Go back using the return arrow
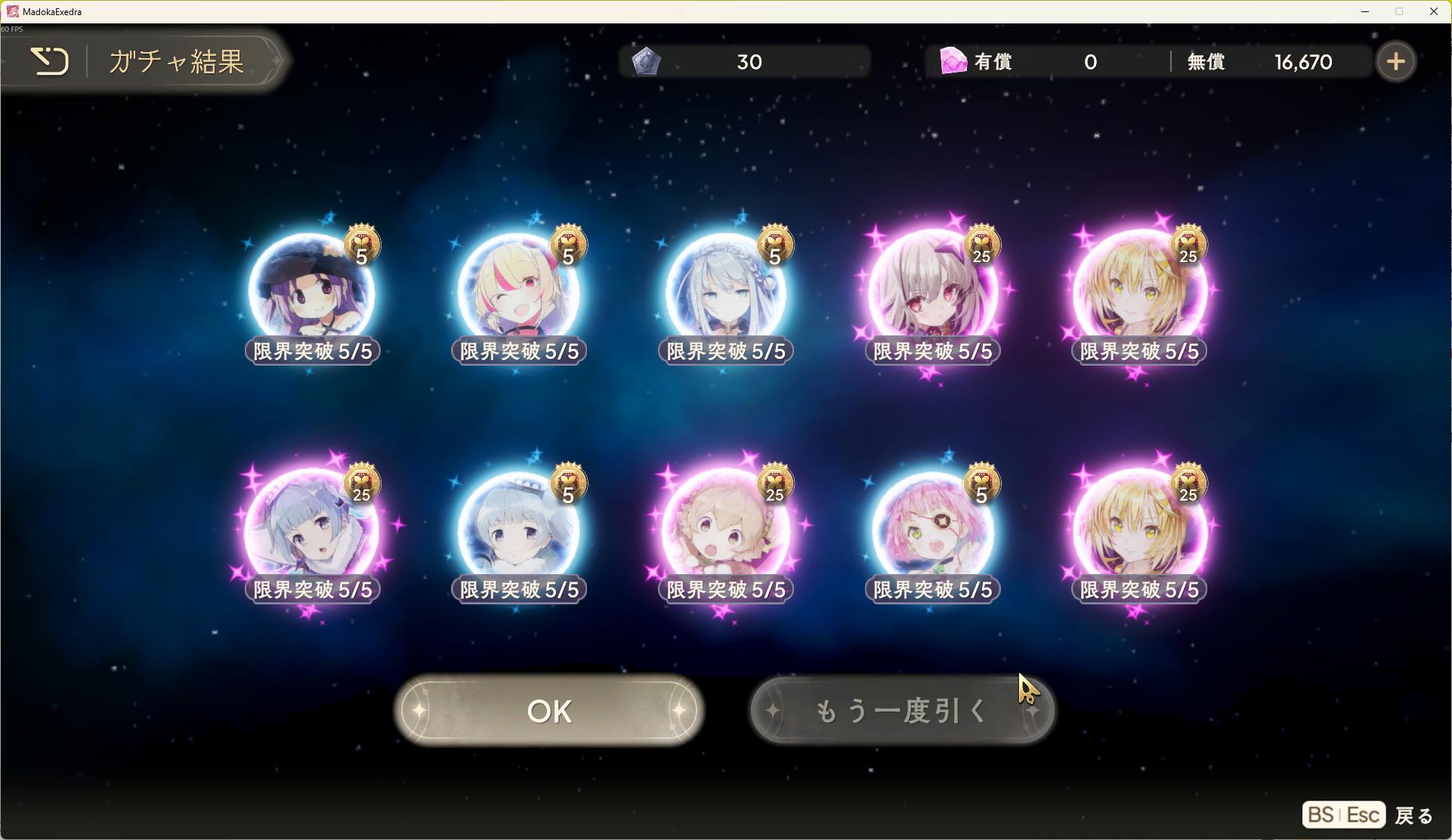Viewport: 1452px width, 840px height. point(50,61)
